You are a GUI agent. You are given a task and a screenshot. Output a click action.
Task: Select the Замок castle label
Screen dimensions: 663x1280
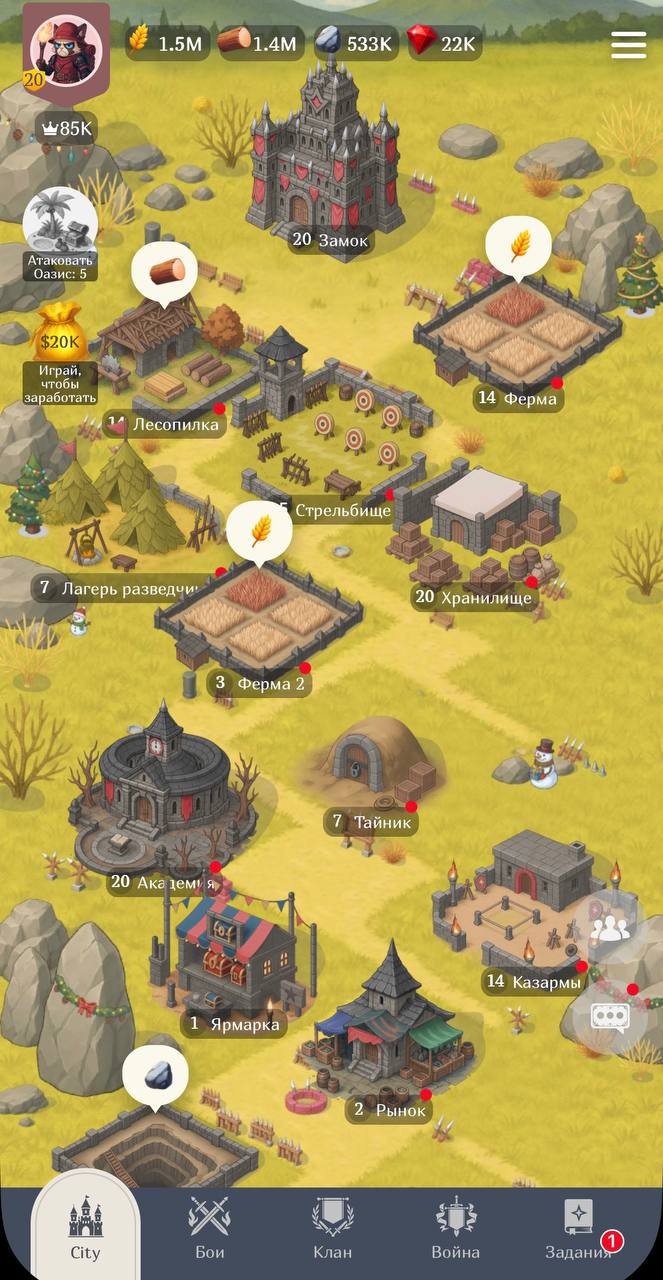pyautogui.click(x=331, y=240)
